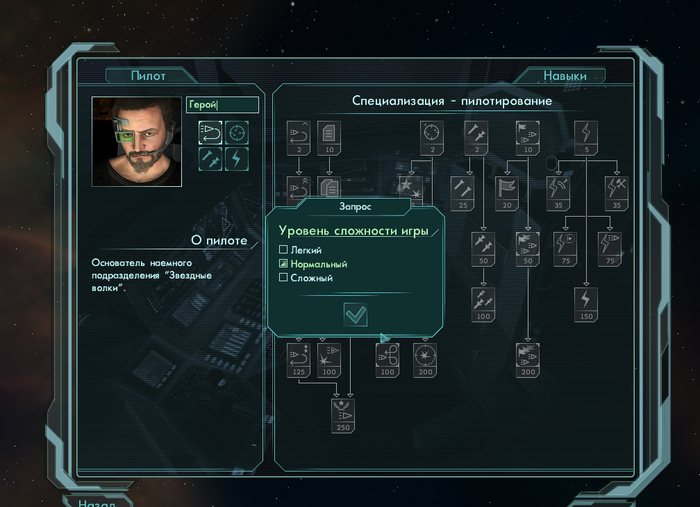
Task: Select the flag skill costing 20
Action: point(507,192)
